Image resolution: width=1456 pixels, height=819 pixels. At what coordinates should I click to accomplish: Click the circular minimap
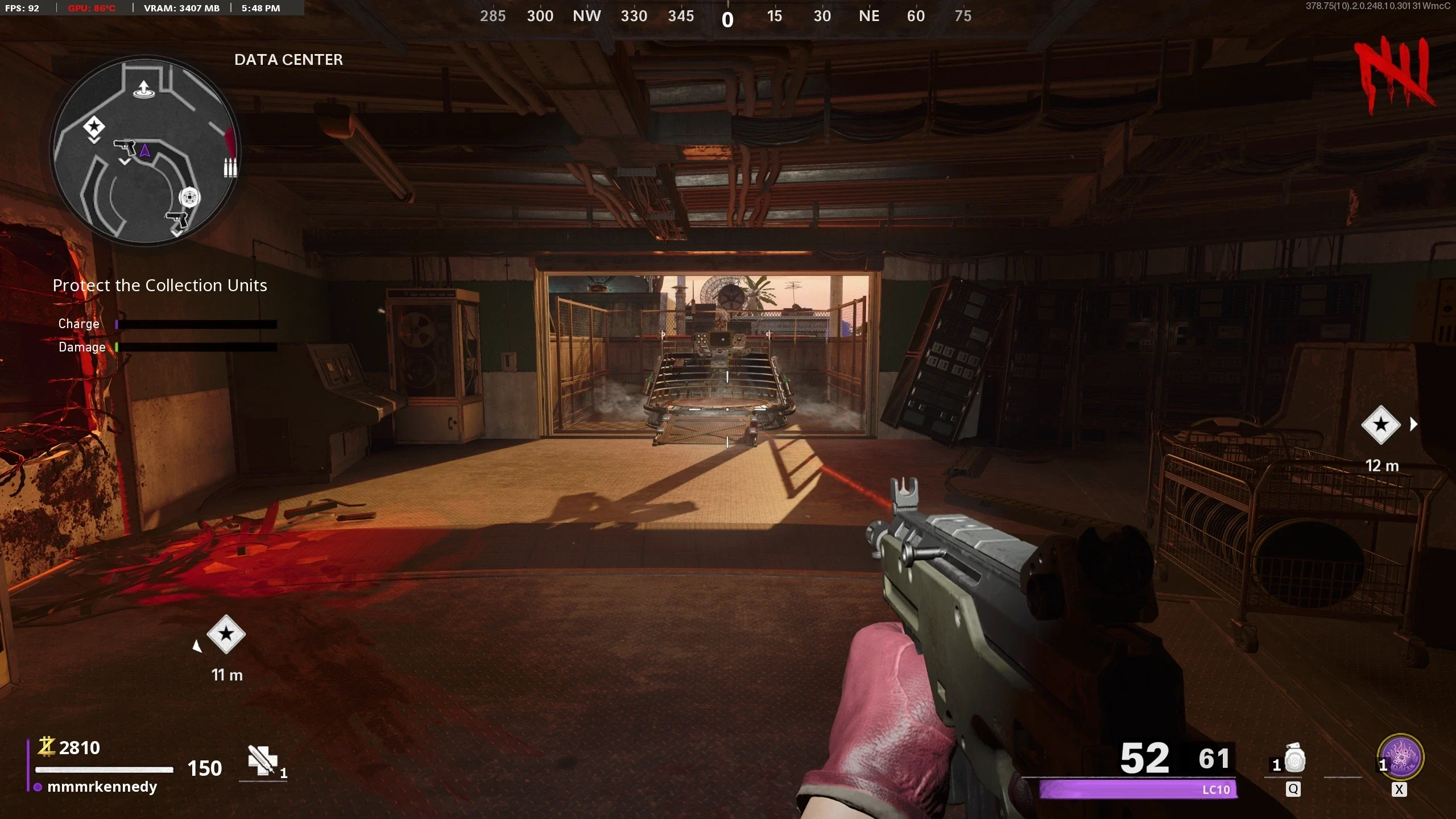tap(146, 151)
